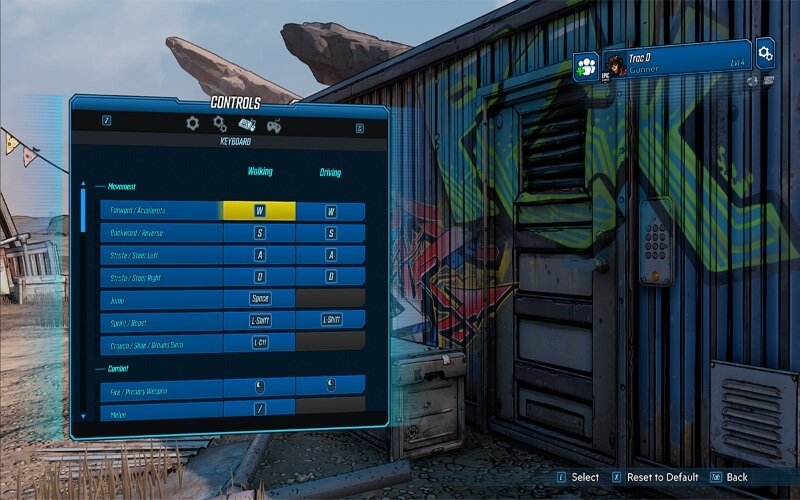Viewport: 800px width, 500px height.
Task: Select the walking Backward S binding
Action: pyautogui.click(x=259, y=233)
